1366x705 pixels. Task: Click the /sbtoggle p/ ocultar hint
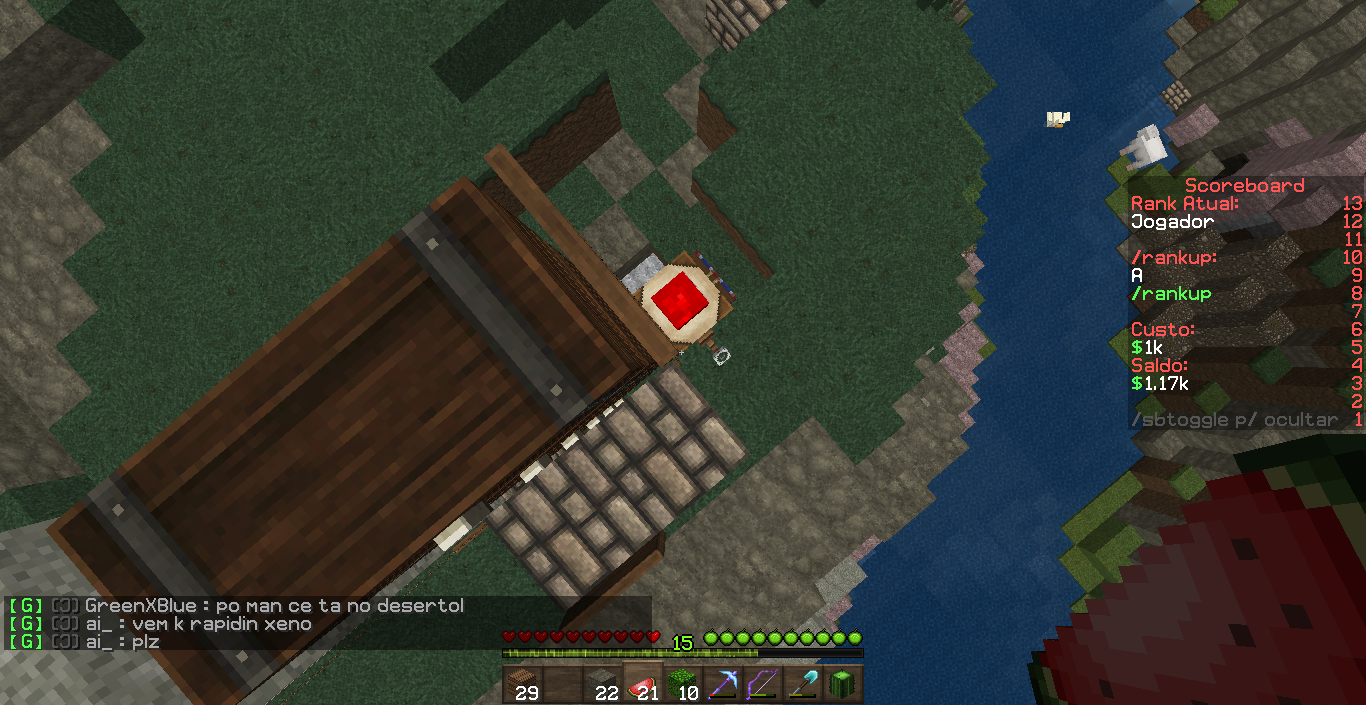click(x=1234, y=420)
